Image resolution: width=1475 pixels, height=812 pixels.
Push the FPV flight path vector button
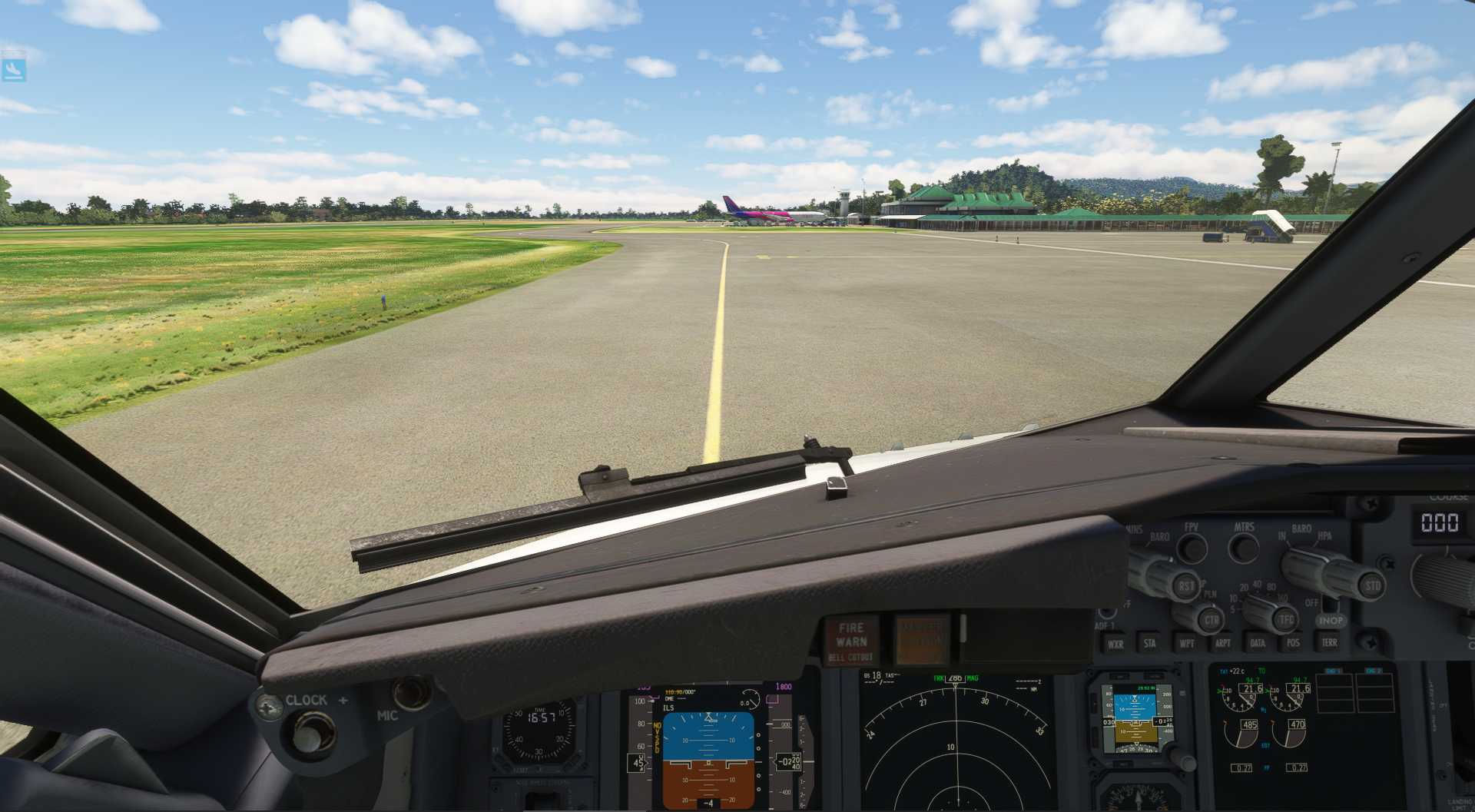tap(1192, 548)
